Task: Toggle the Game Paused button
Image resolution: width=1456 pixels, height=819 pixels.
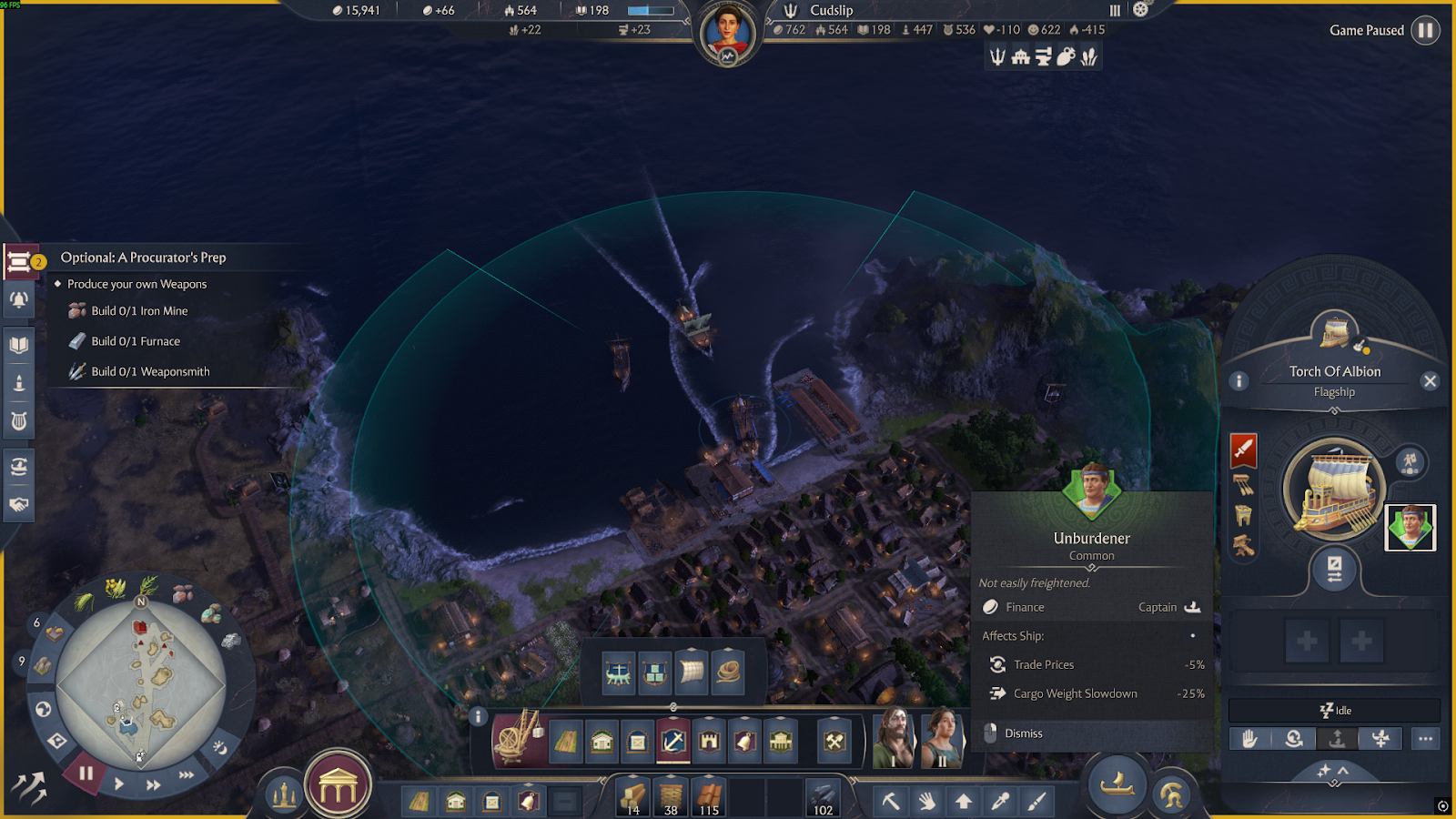Action: click(1425, 30)
